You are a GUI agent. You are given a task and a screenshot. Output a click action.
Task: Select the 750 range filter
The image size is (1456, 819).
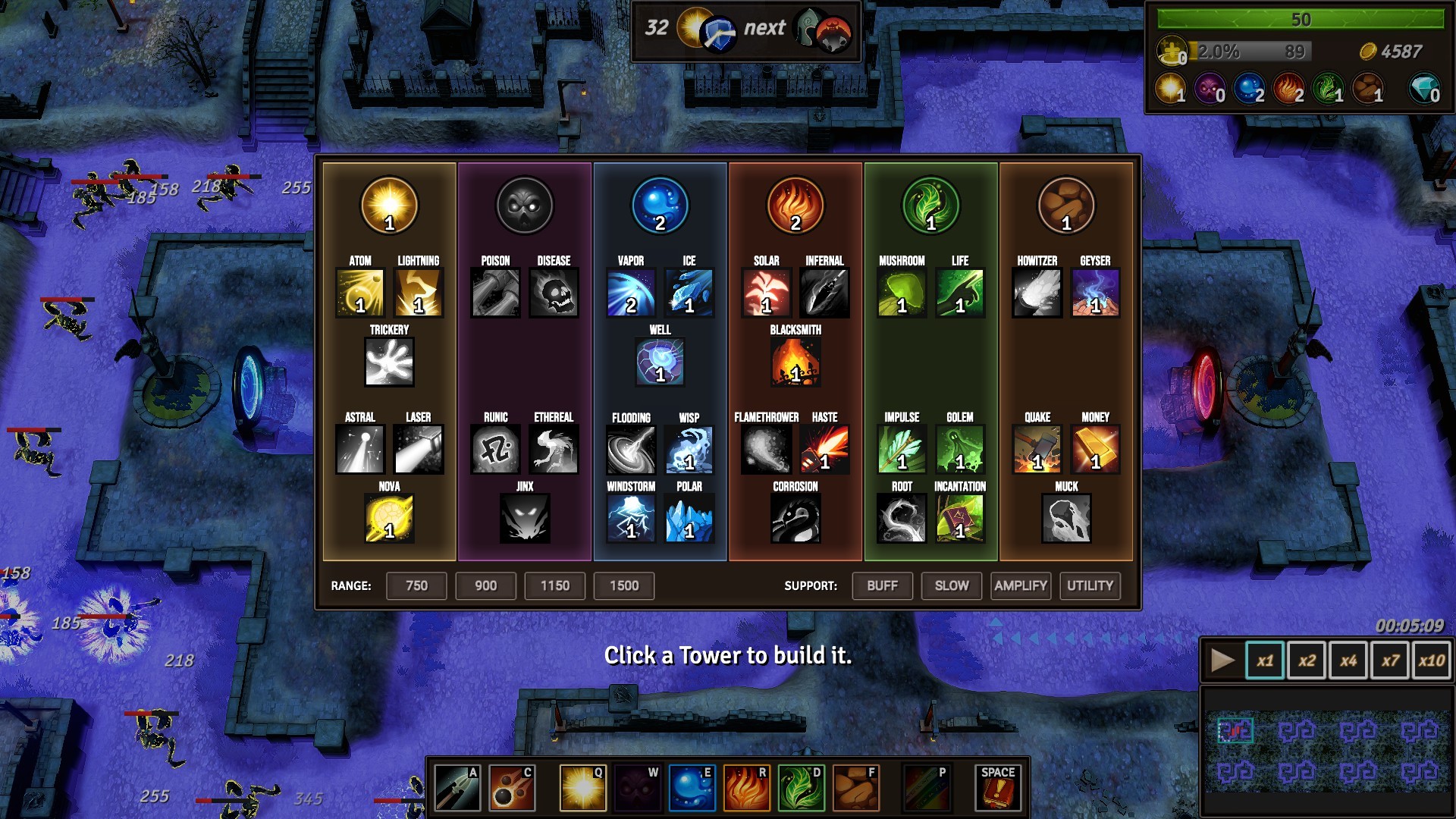[416, 585]
